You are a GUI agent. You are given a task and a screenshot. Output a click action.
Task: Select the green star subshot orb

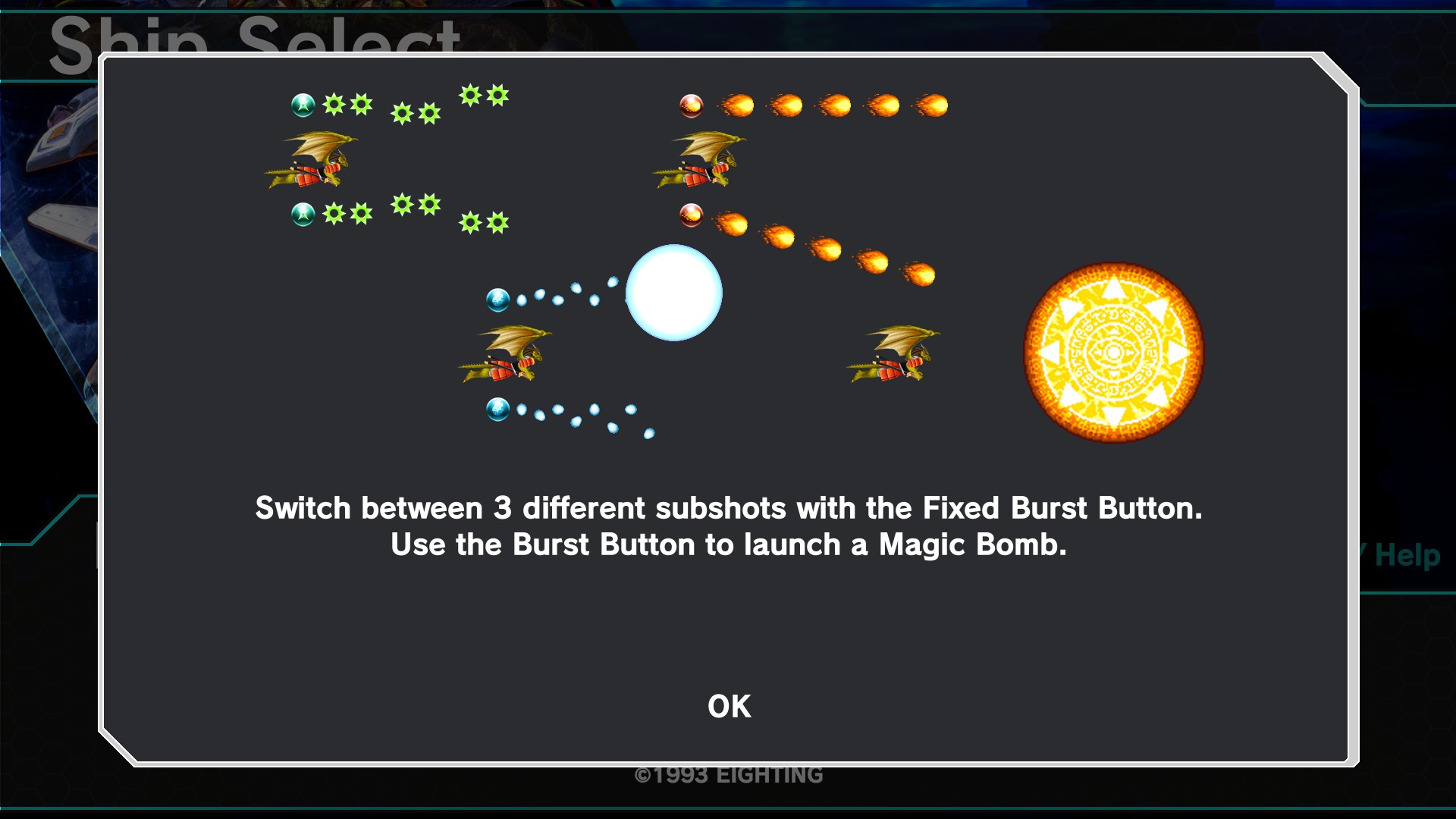[x=303, y=105]
